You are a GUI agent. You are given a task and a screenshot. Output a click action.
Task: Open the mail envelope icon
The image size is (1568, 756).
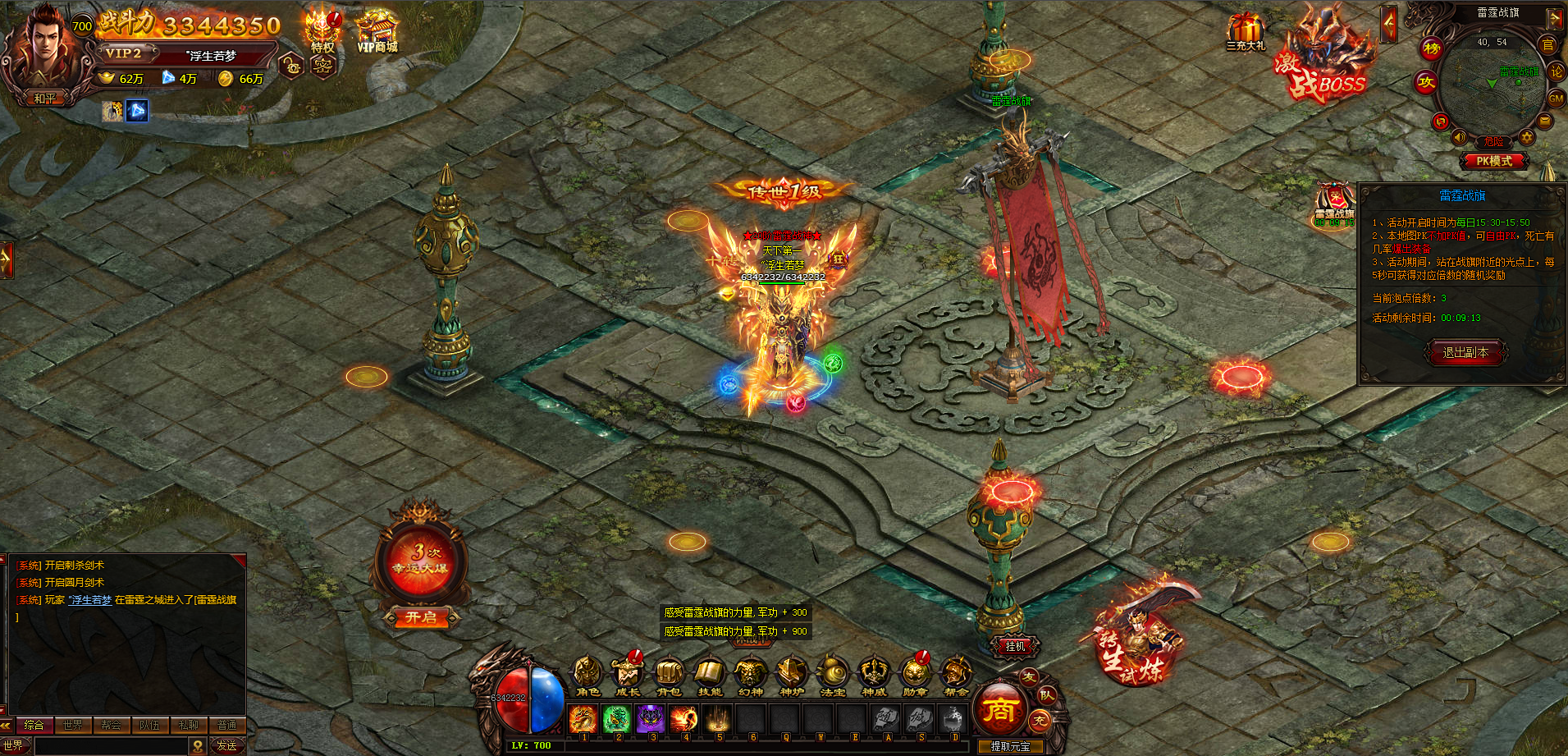tap(1545, 121)
